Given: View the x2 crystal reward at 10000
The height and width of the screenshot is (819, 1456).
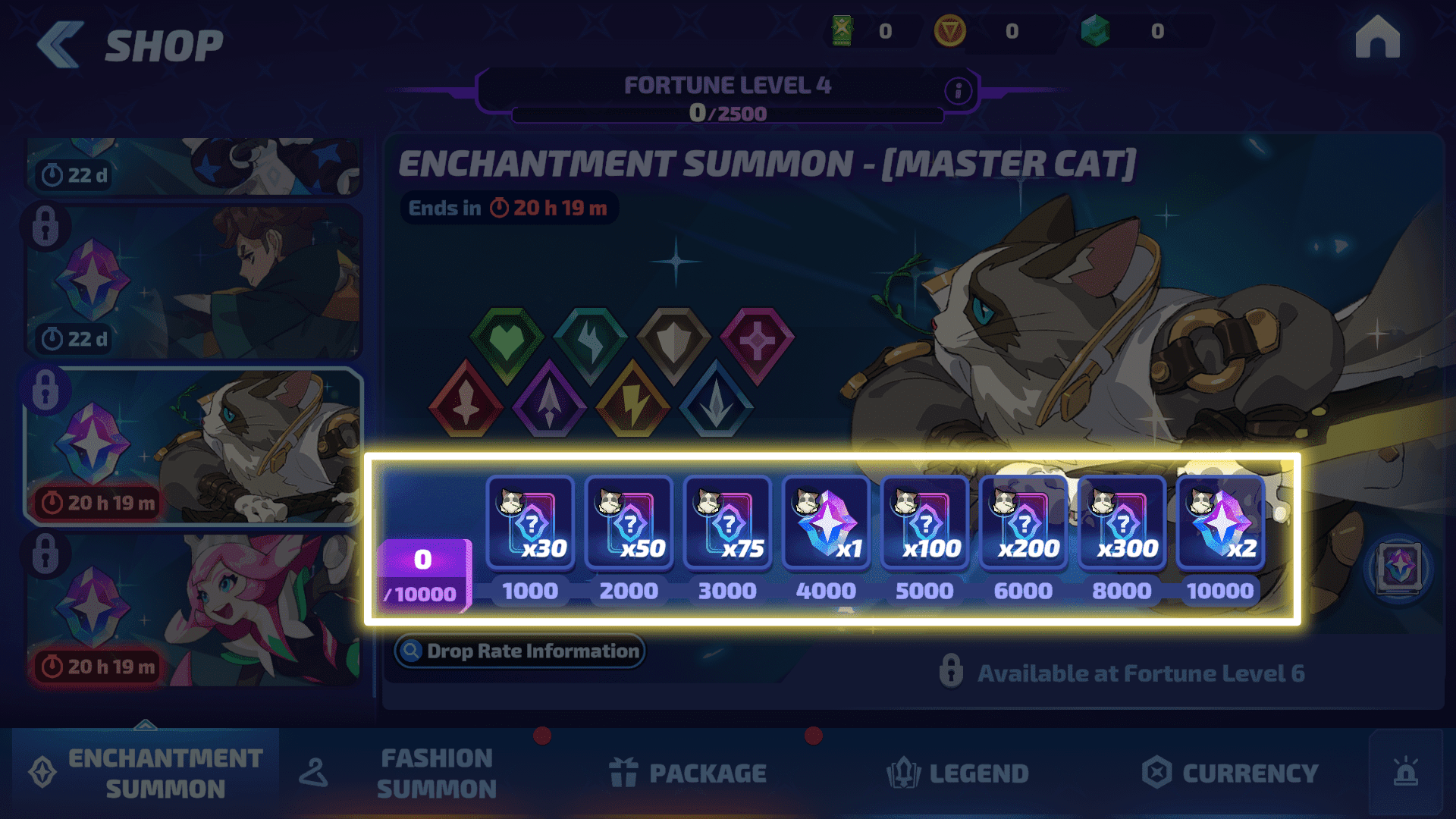Looking at the screenshot, I should pos(1220,522).
